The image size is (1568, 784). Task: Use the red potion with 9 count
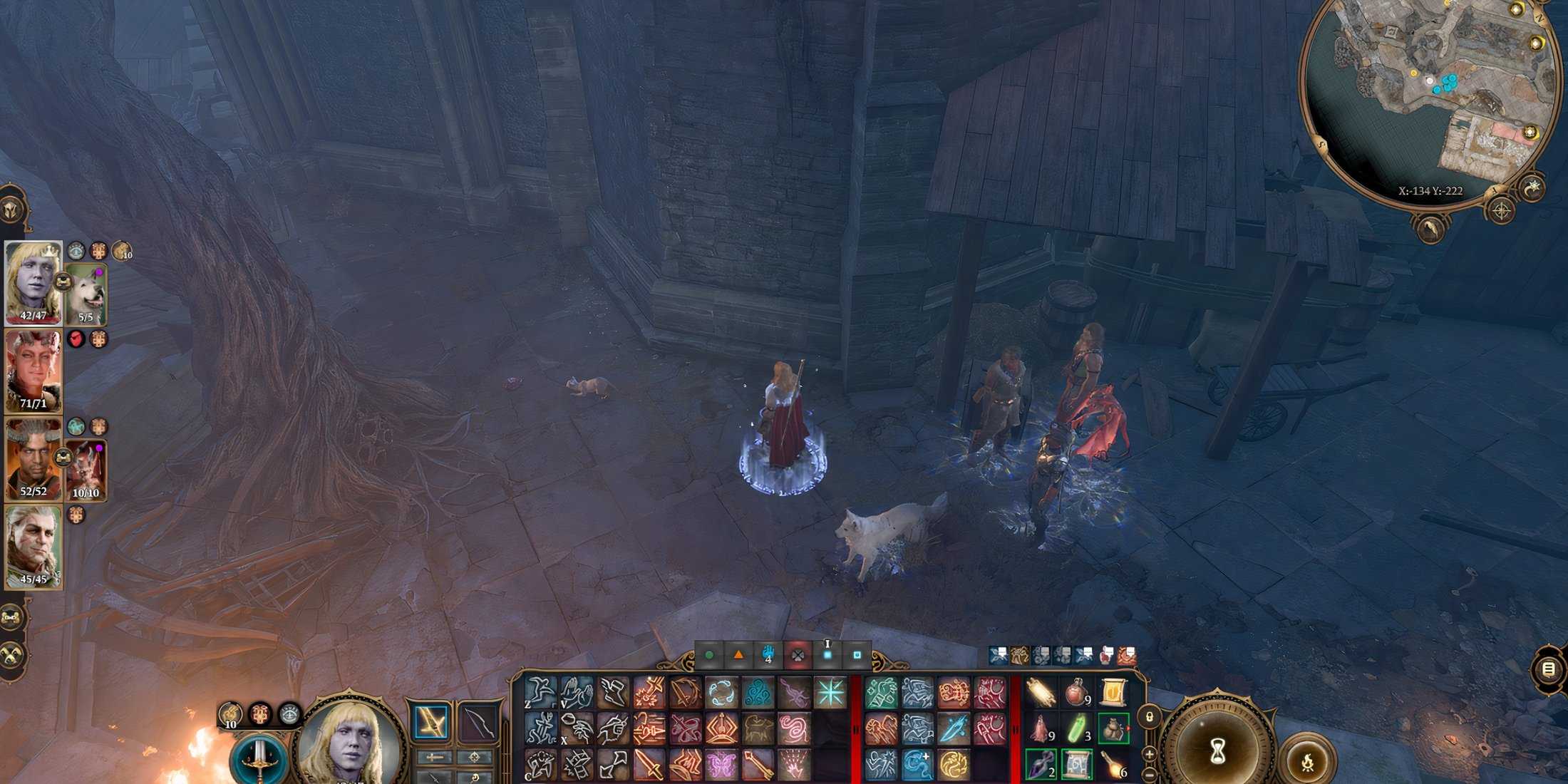(1077, 693)
